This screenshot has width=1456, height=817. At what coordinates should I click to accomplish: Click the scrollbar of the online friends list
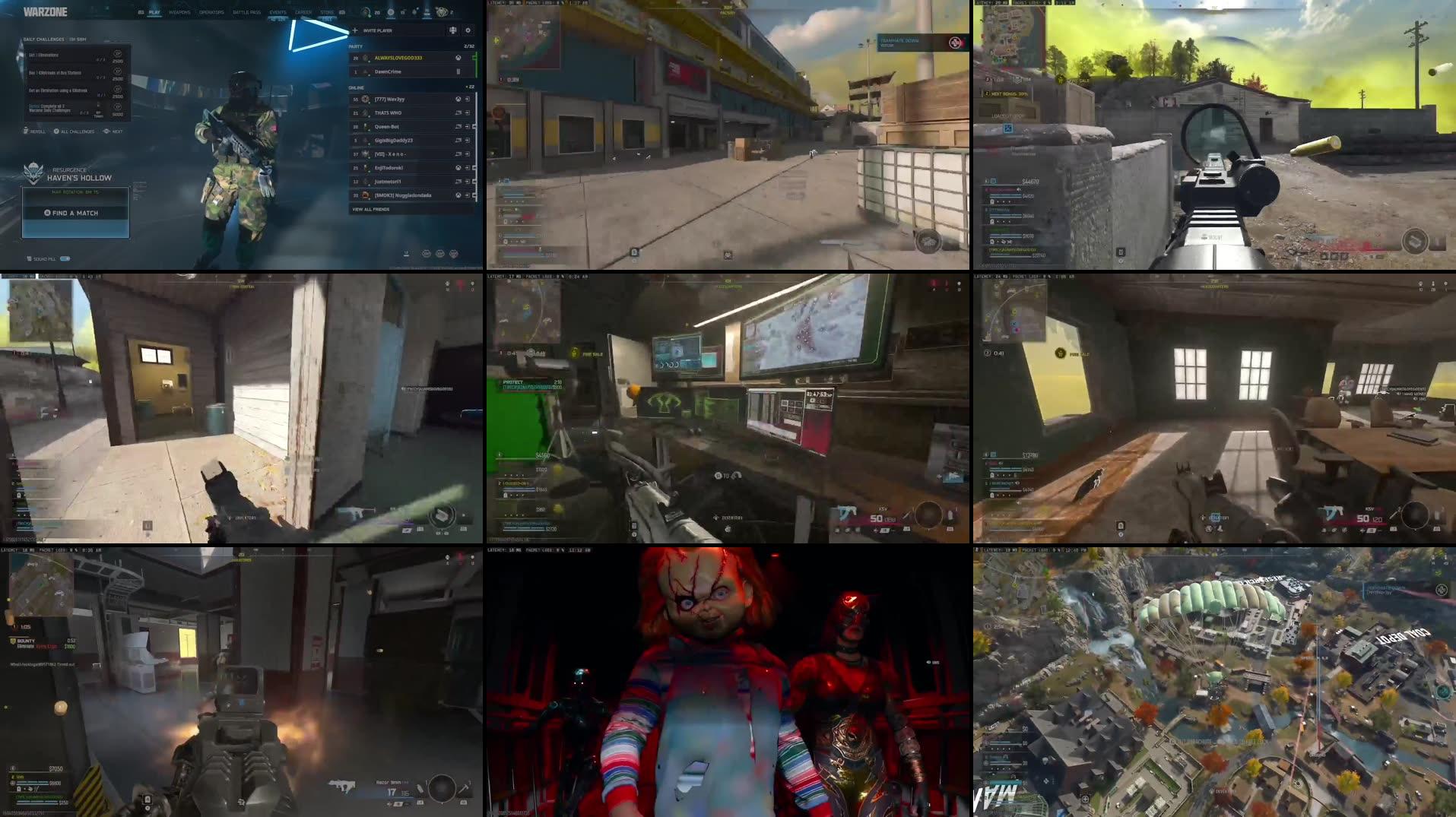point(477,145)
